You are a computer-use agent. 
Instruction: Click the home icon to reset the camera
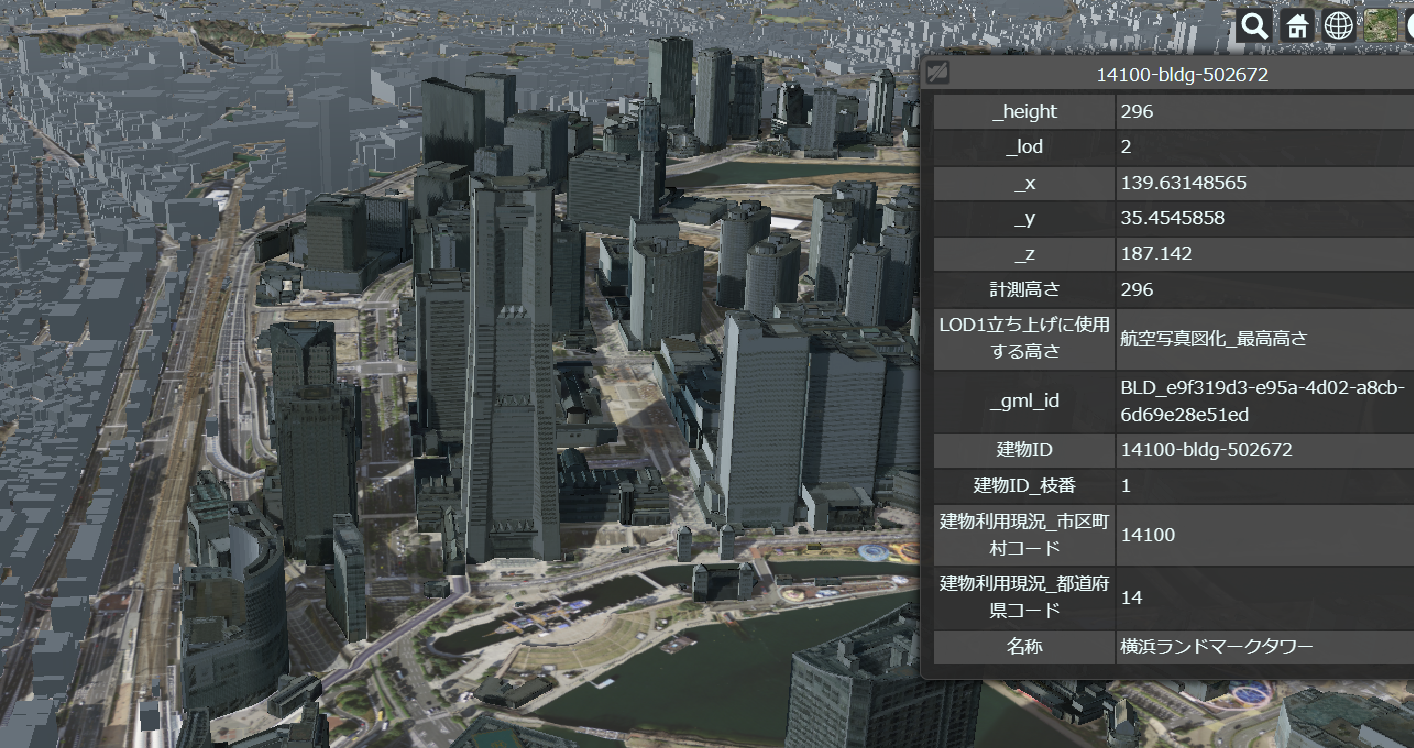point(1296,25)
